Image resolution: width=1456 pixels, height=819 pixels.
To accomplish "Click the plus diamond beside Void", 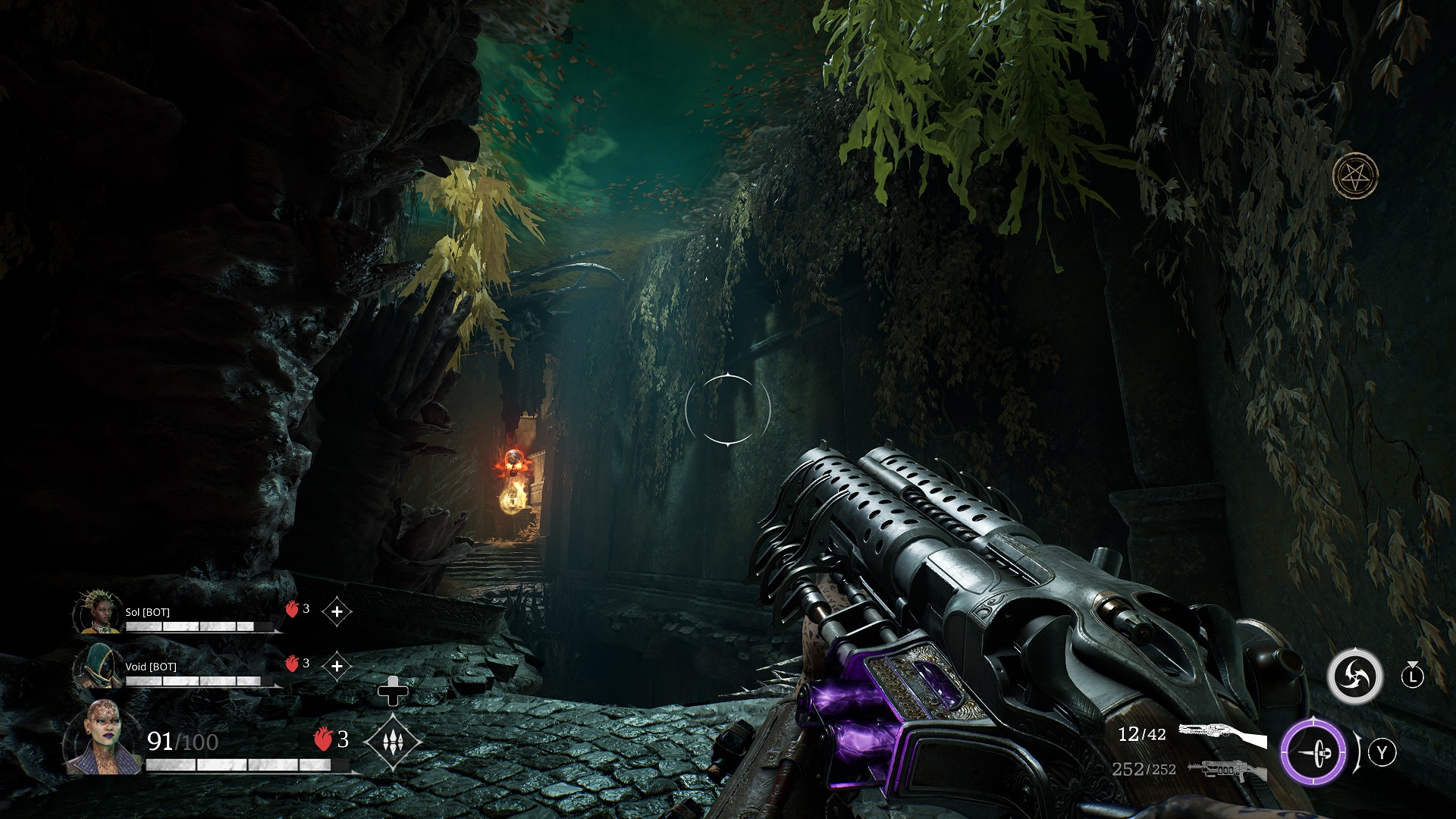I will 337,666.
